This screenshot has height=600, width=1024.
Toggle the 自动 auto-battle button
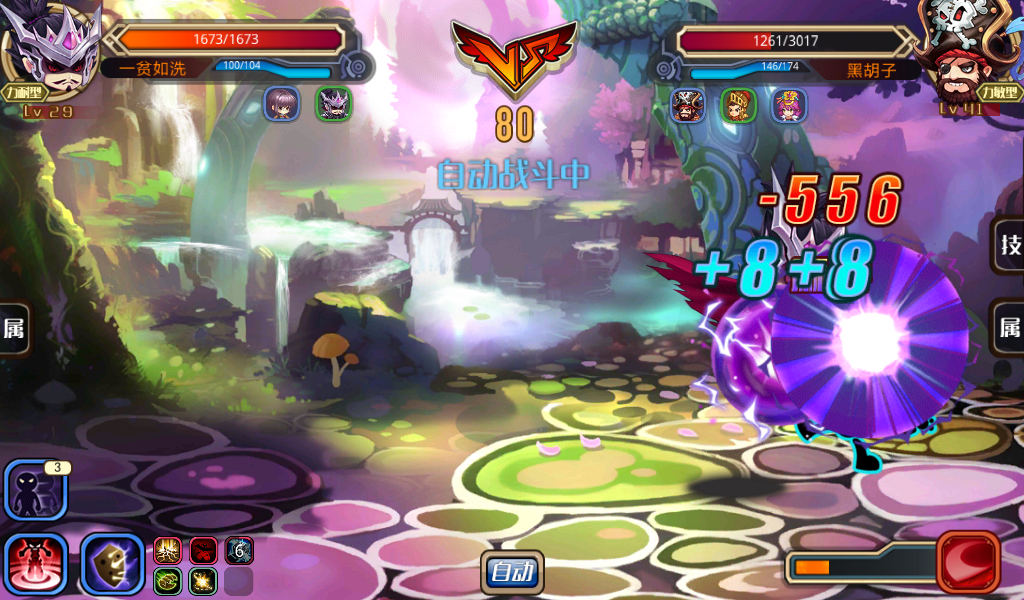point(512,572)
